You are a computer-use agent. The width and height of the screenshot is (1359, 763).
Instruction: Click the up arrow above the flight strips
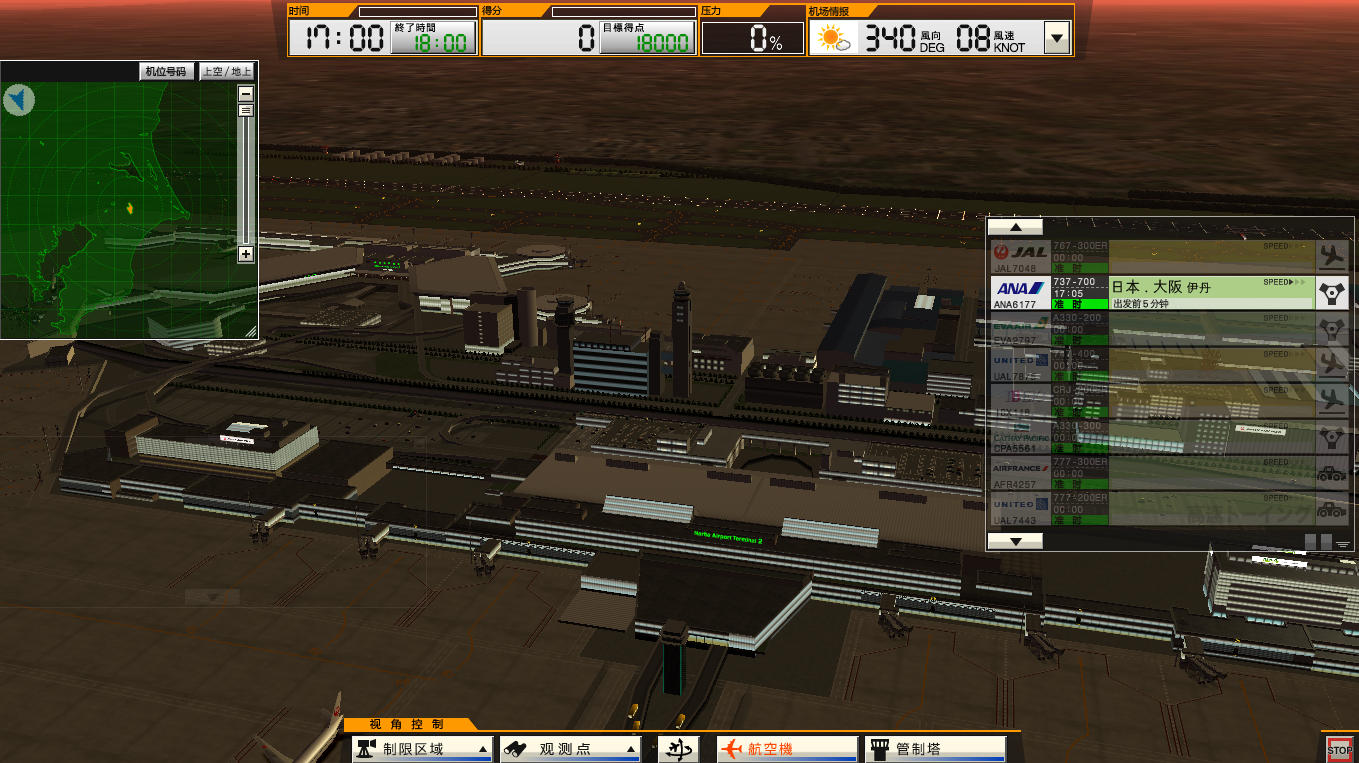[1015, 227]
